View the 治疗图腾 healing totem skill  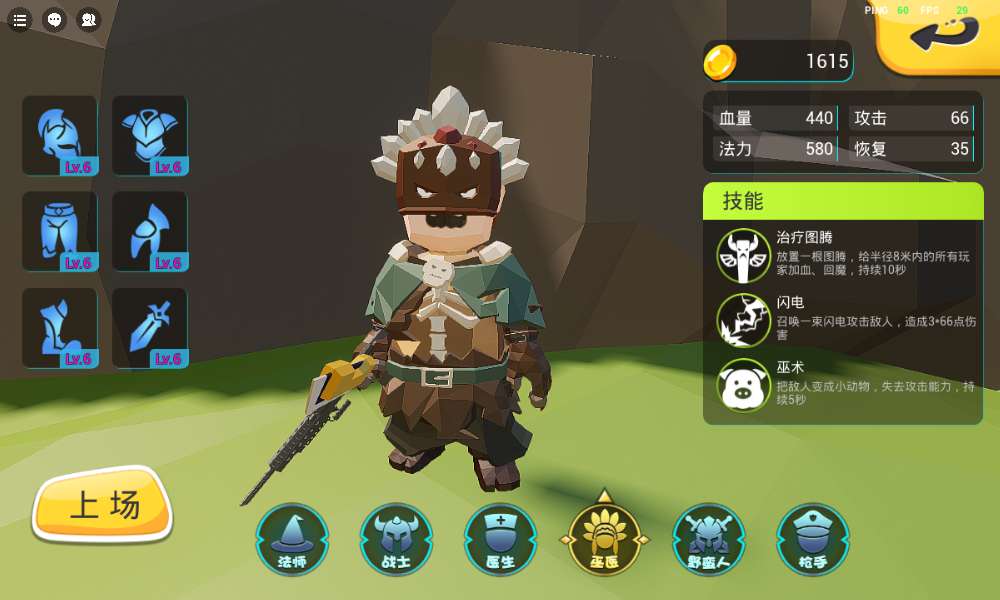[x=744, y=256]
